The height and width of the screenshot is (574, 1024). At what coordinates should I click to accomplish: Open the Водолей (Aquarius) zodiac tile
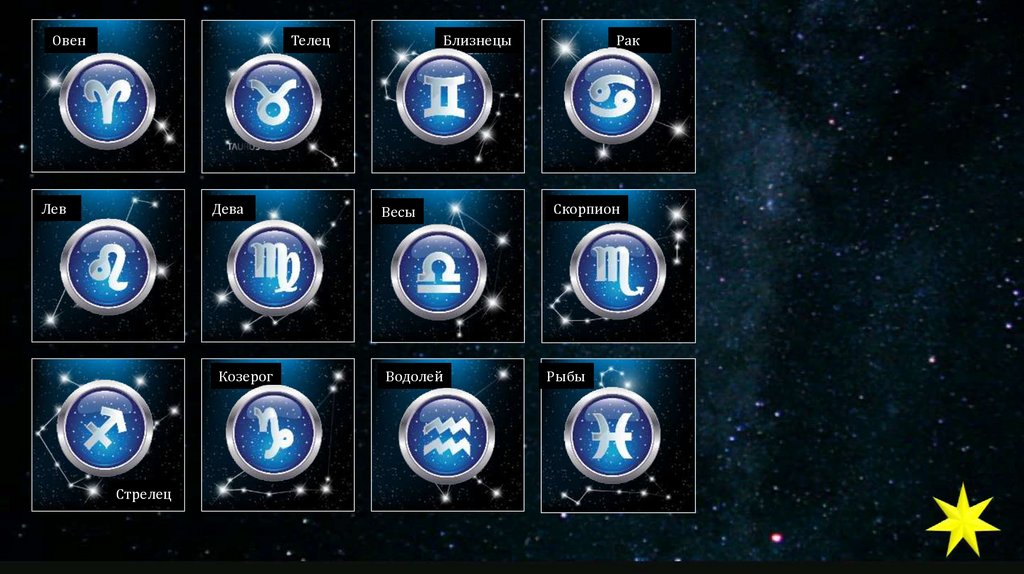(x=446, y=435)
